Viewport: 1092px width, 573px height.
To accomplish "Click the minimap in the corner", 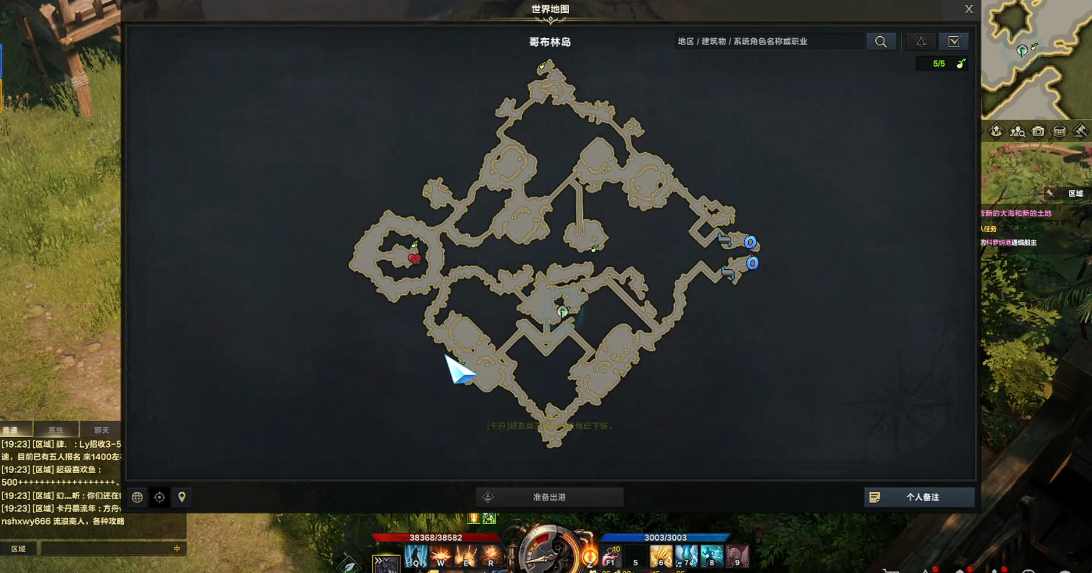I will coord(1037,58).
